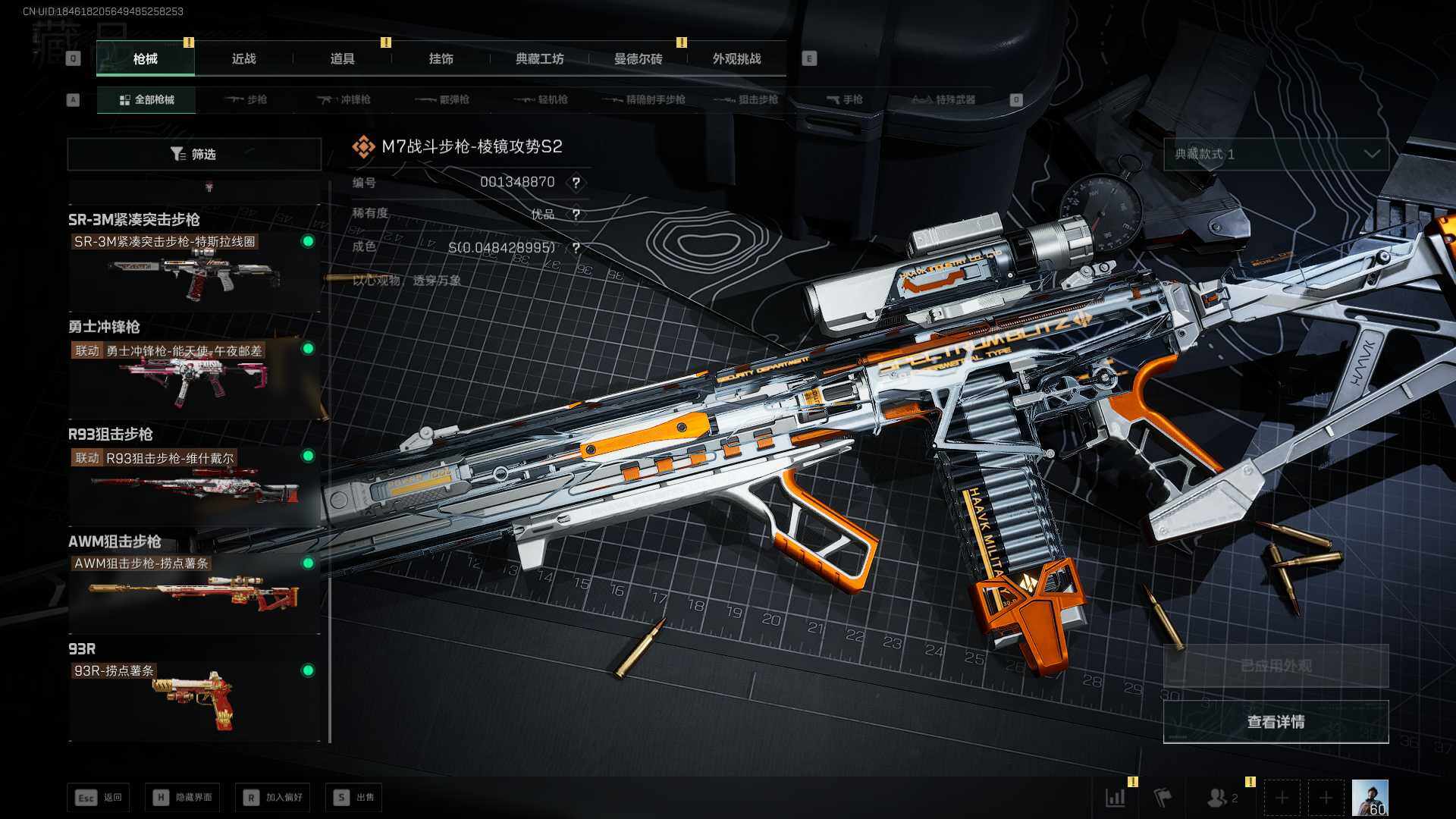The height and width of the screenshot is (819, 1456).
Task: Open the 典藏工坊 workshop tab
Action: (539, 58)
